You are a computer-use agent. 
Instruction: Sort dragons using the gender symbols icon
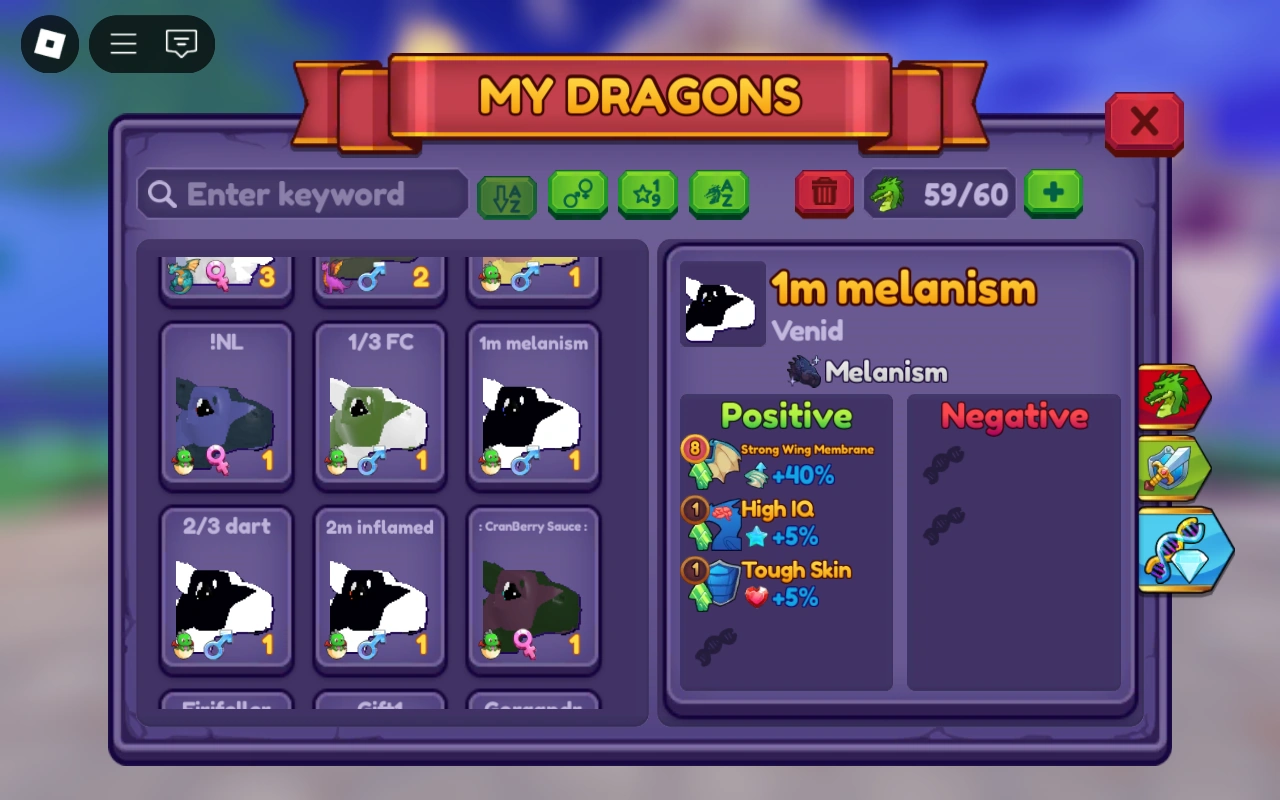pyautogui.click(x=578, y=194)
